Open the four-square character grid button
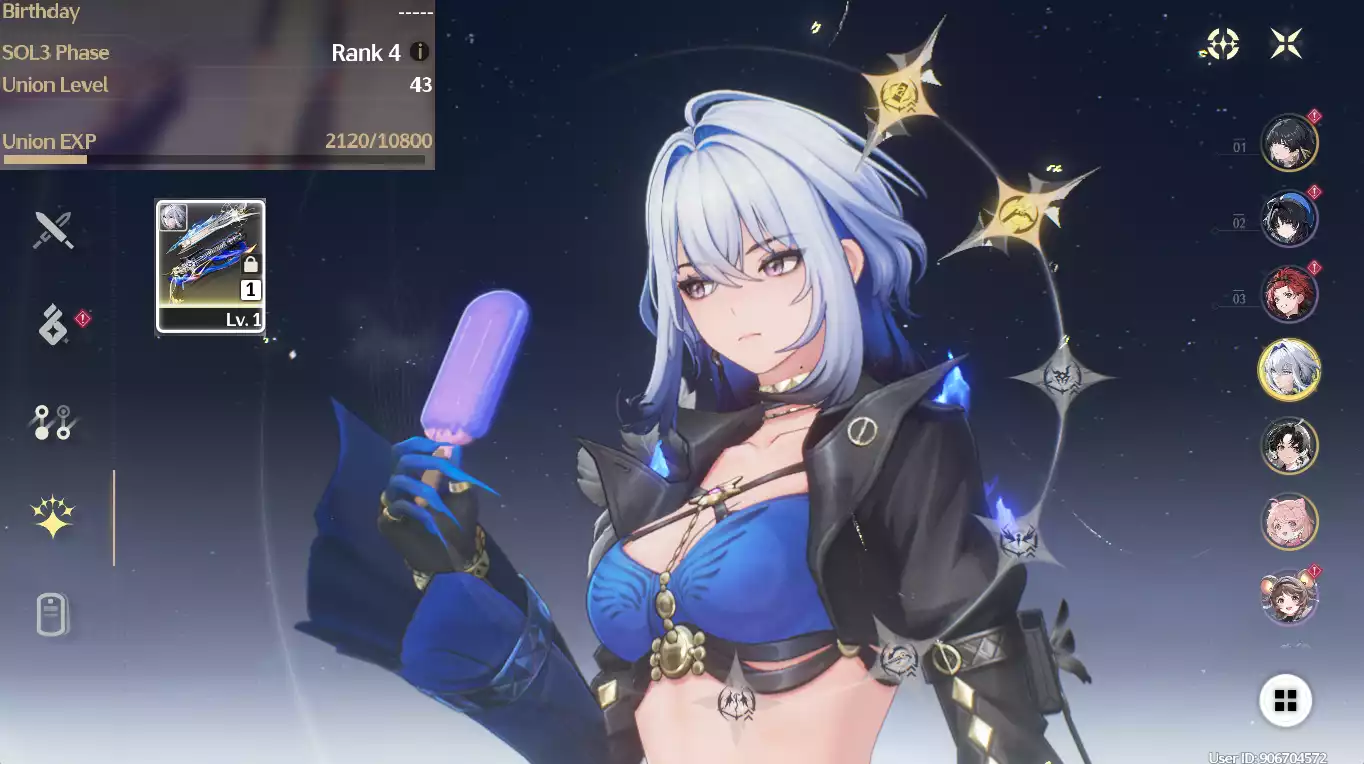 point(1285,700)
